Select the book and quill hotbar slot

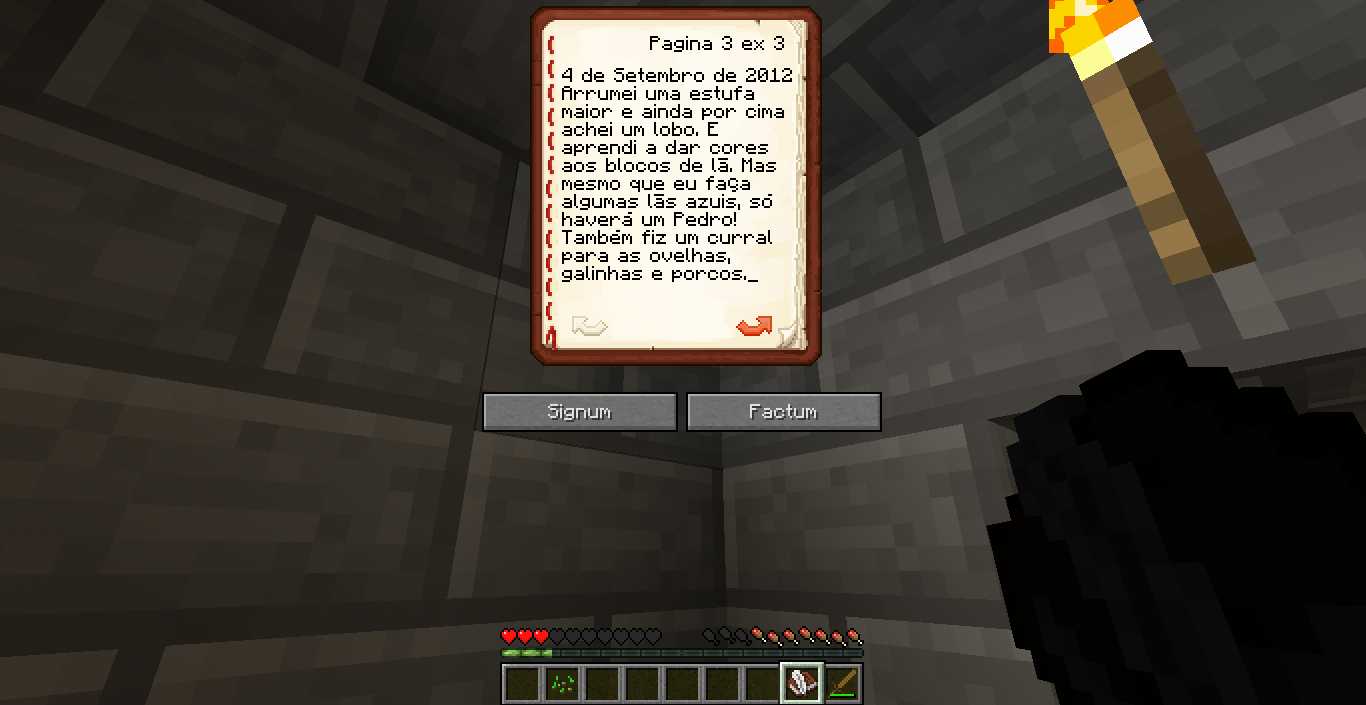(802, 684)
